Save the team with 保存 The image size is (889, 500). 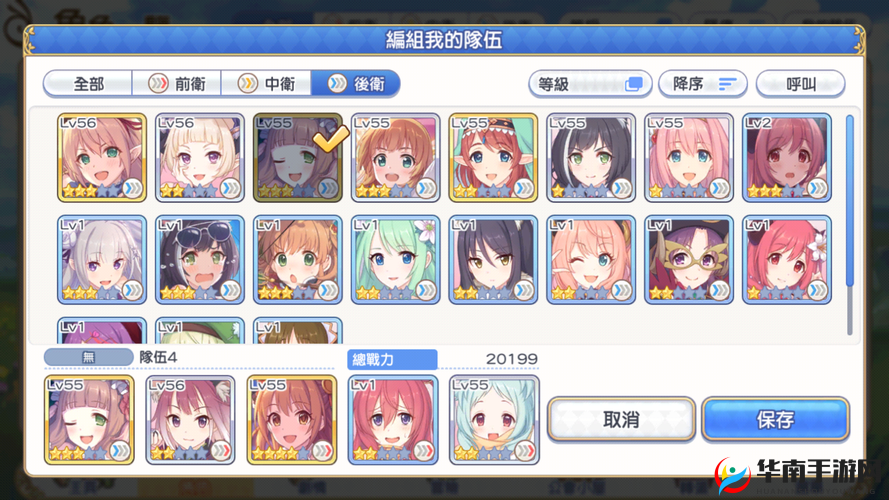click(x=775, y=419)
